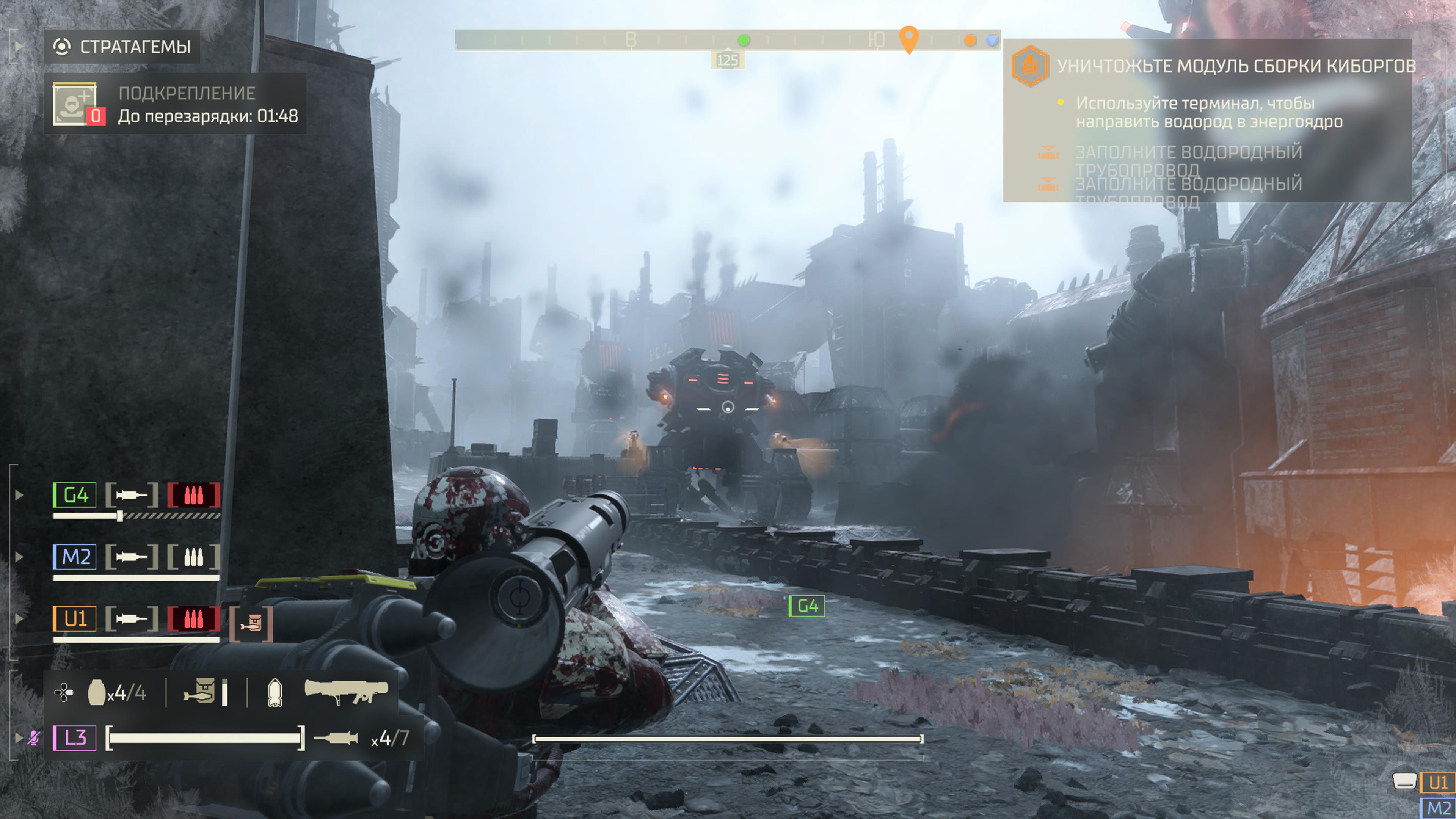
Task: Select squad member M2 tag
Action: point(75,557)
